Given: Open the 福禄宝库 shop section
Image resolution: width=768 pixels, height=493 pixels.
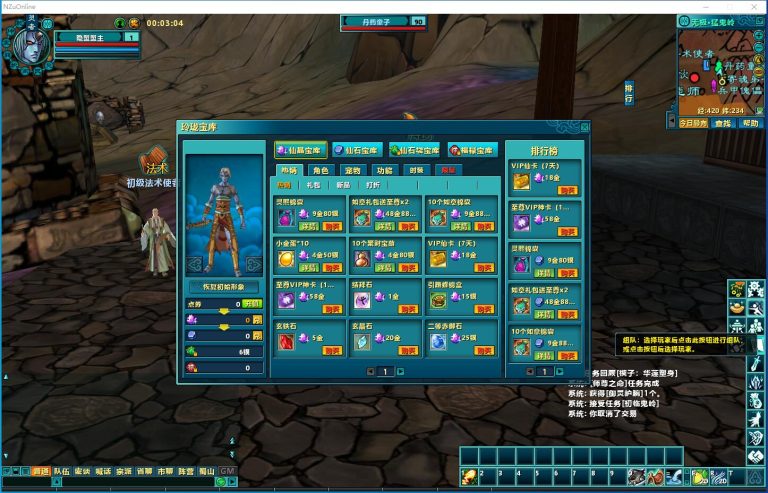Looking at the screenshot, I should coord(473,150).
